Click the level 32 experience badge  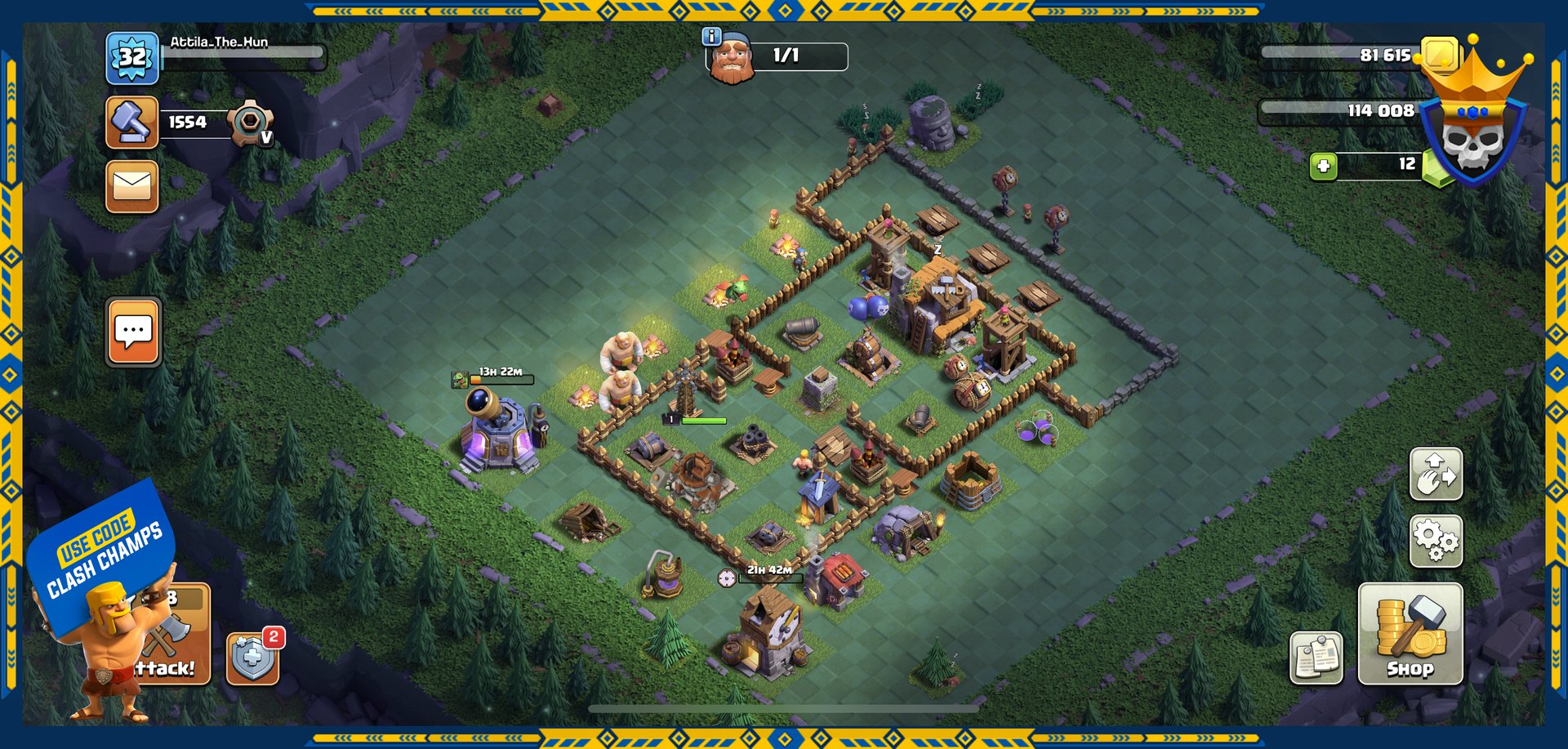tap(131, 58)
